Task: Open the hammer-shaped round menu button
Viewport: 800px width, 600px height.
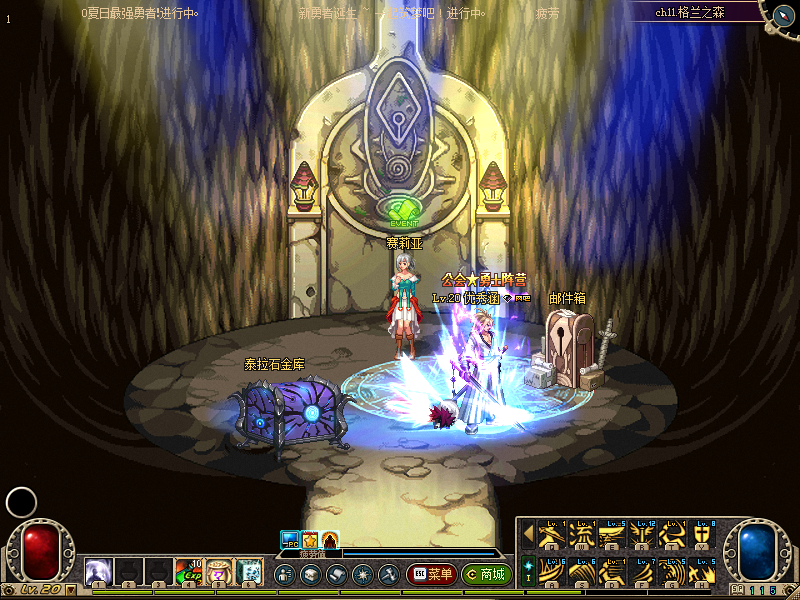Action: pos(388,575)
